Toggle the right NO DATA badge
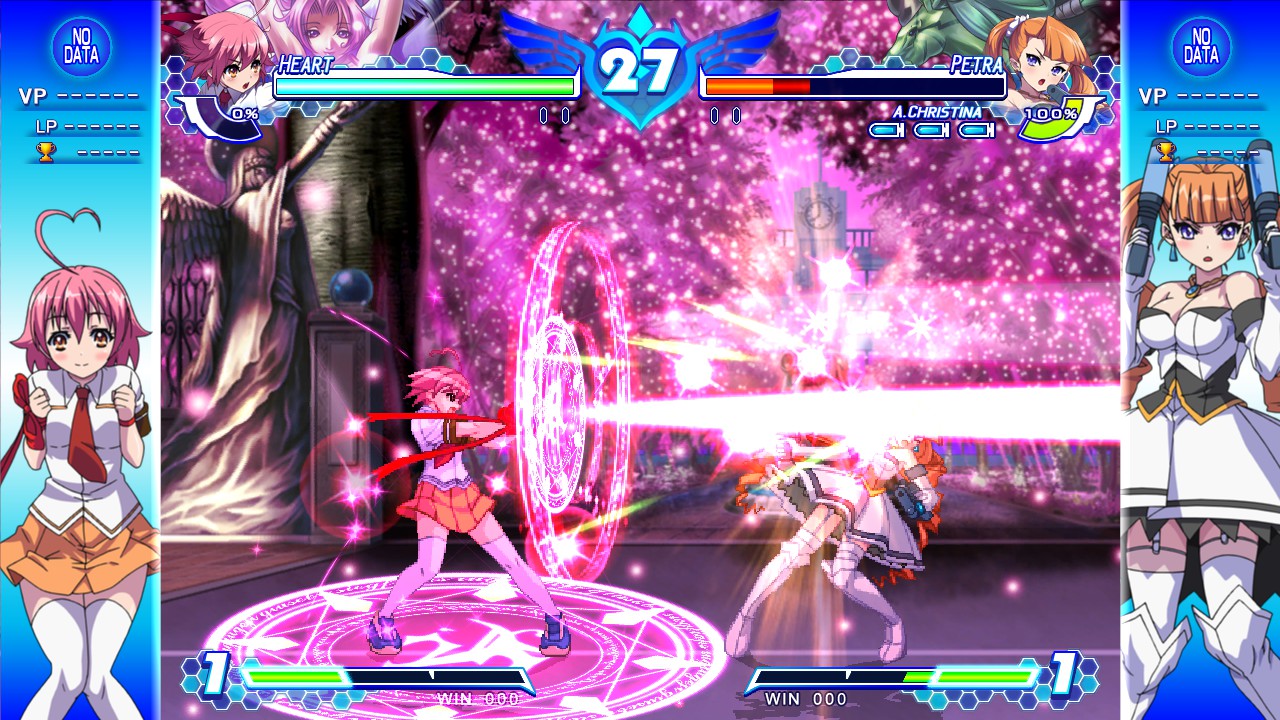The width and height of the screenshot is (1280, 720). coord(1202,48)
